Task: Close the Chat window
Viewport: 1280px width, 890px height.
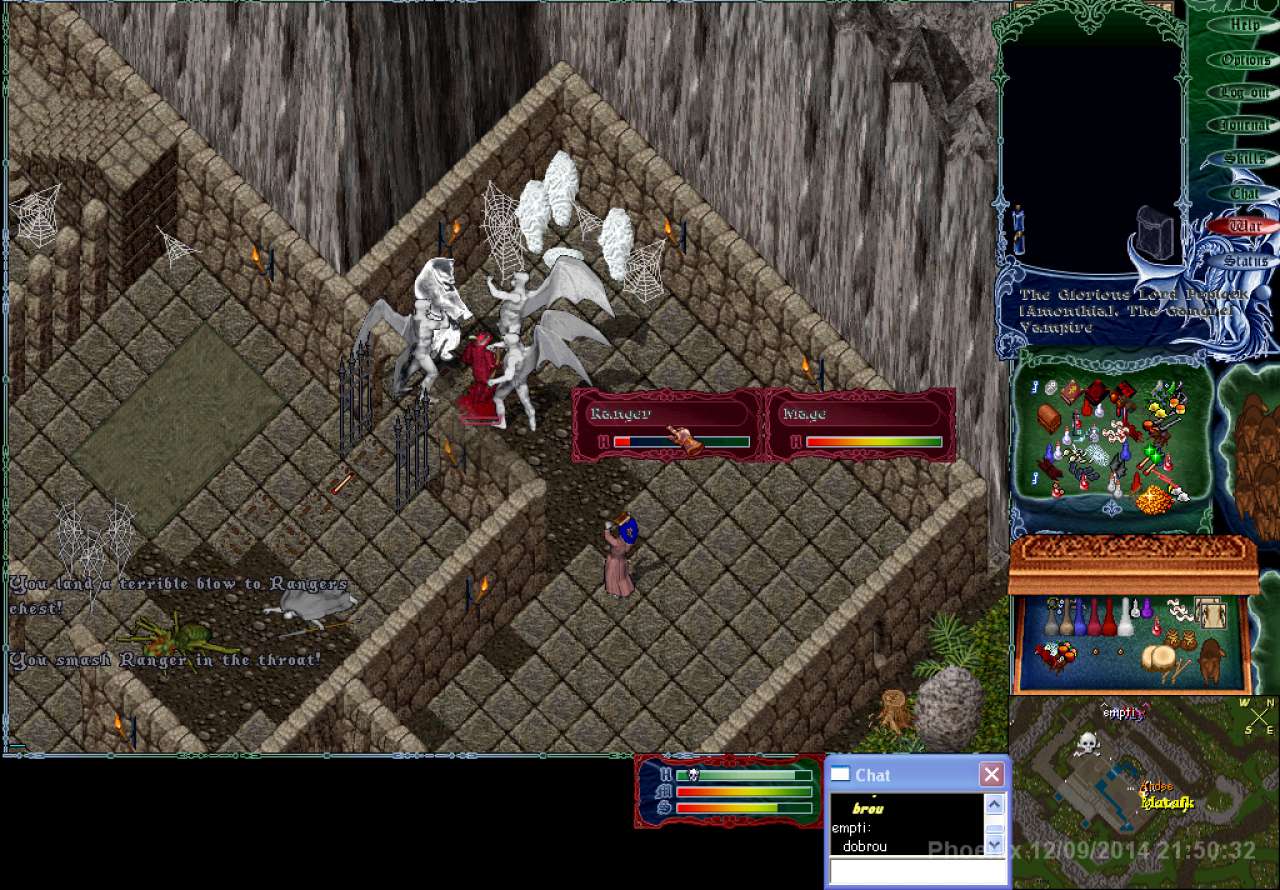Action: 991,774
